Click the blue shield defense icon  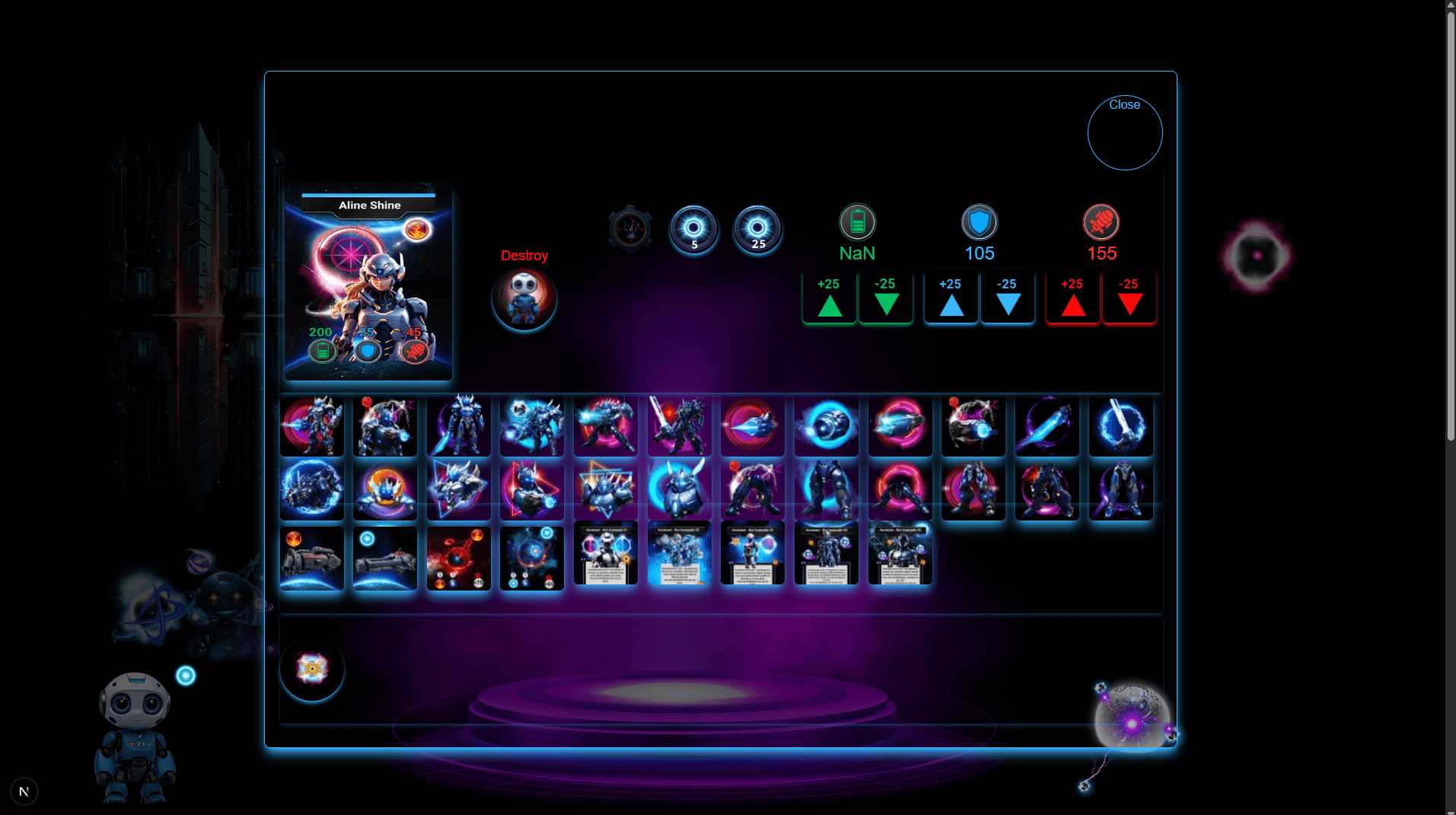pyautogui.click(x=979, y=223)
